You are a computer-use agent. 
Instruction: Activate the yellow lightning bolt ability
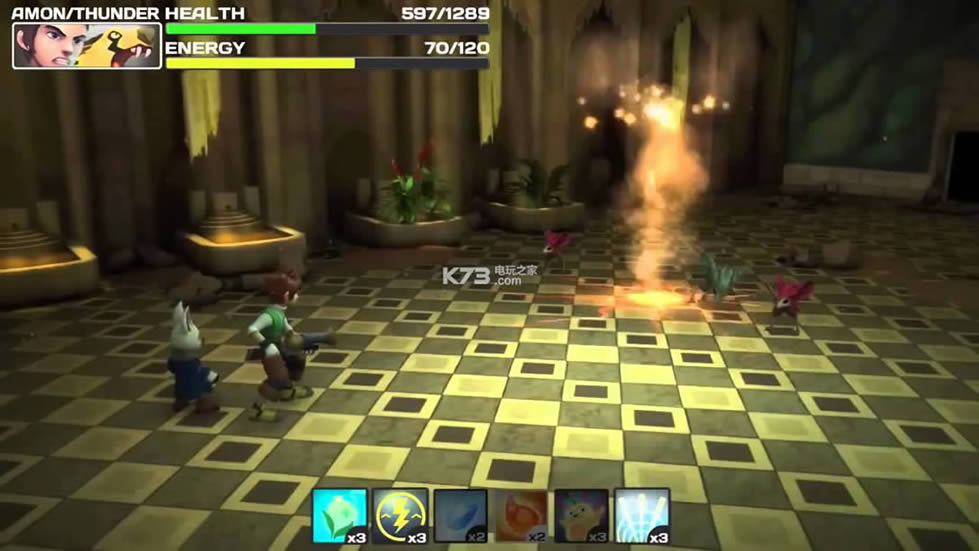[400, 514]
